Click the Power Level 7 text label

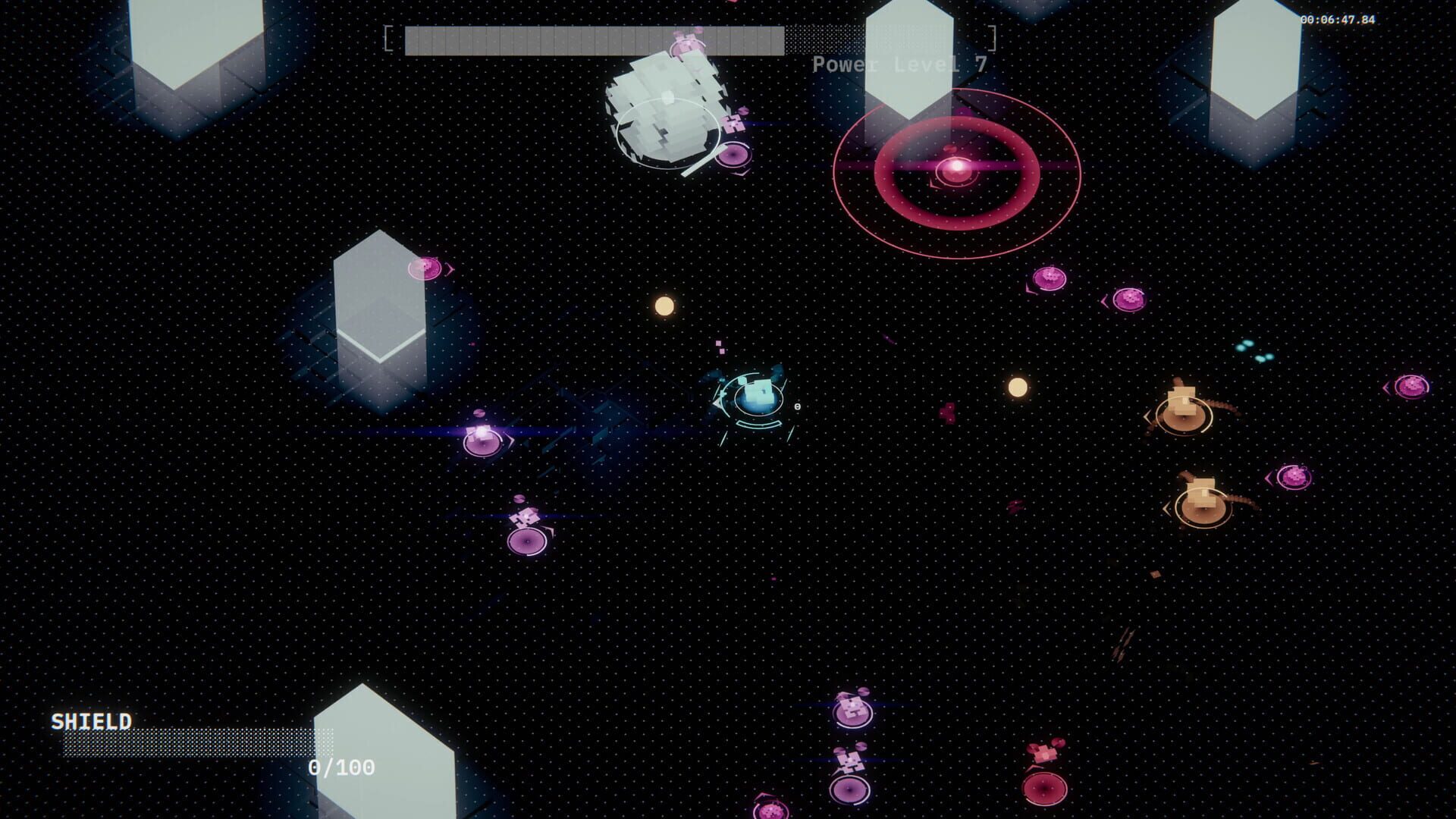click(x=899, y=64)
